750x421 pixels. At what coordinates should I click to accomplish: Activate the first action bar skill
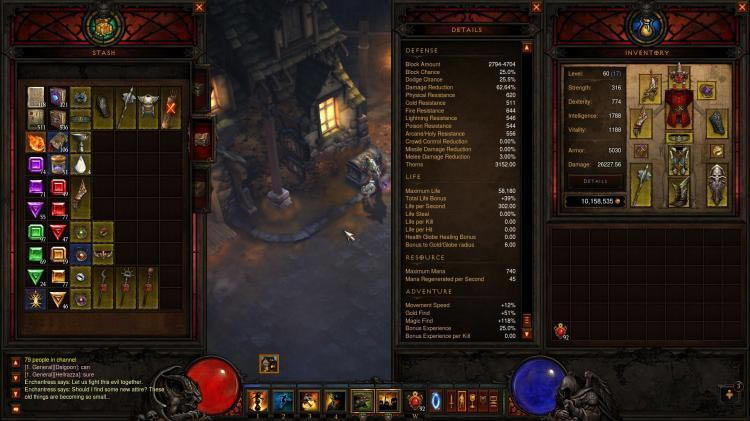click(259, 402)
